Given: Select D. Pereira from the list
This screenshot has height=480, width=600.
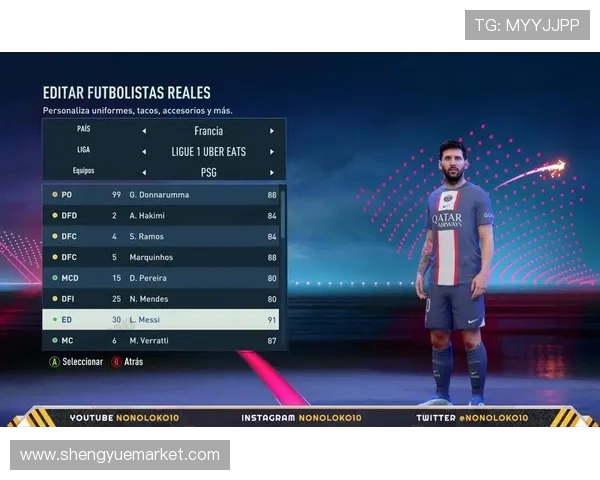Looking at the screenshot, I should tap(160, 278).
